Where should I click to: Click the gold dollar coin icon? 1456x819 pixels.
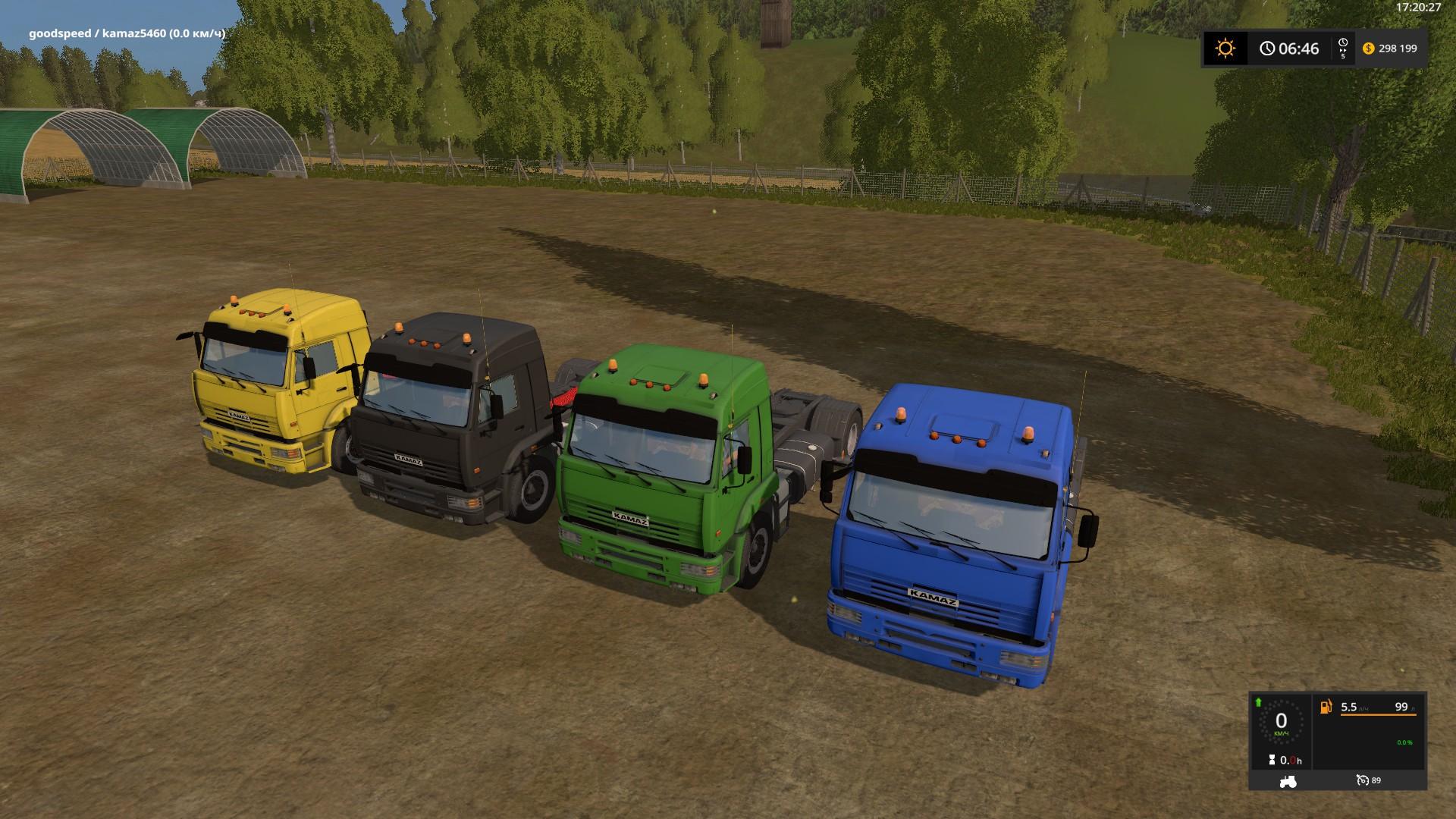click(1368, 49)
